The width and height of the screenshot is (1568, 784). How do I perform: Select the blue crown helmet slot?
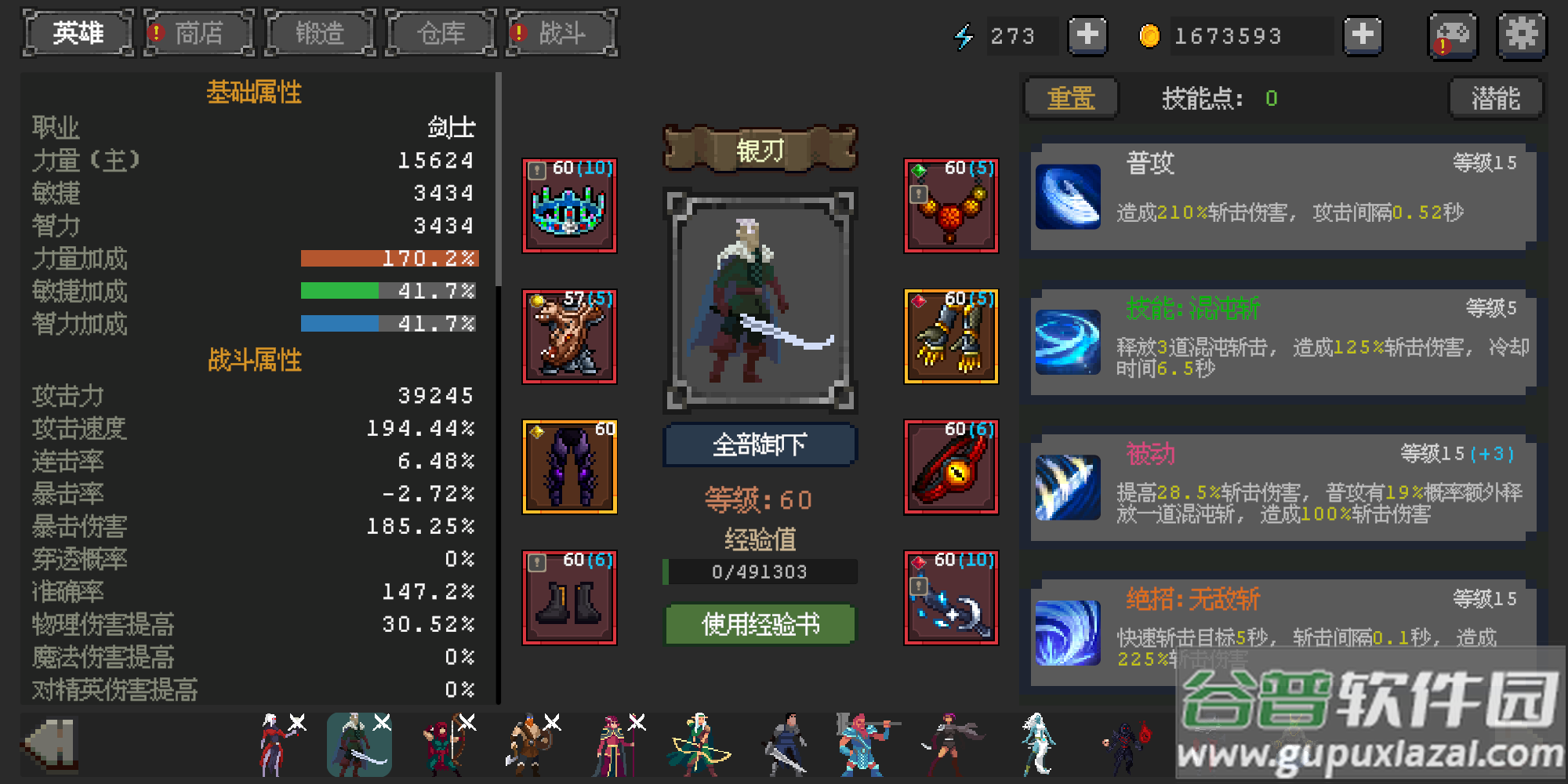(x=570, y=206)
